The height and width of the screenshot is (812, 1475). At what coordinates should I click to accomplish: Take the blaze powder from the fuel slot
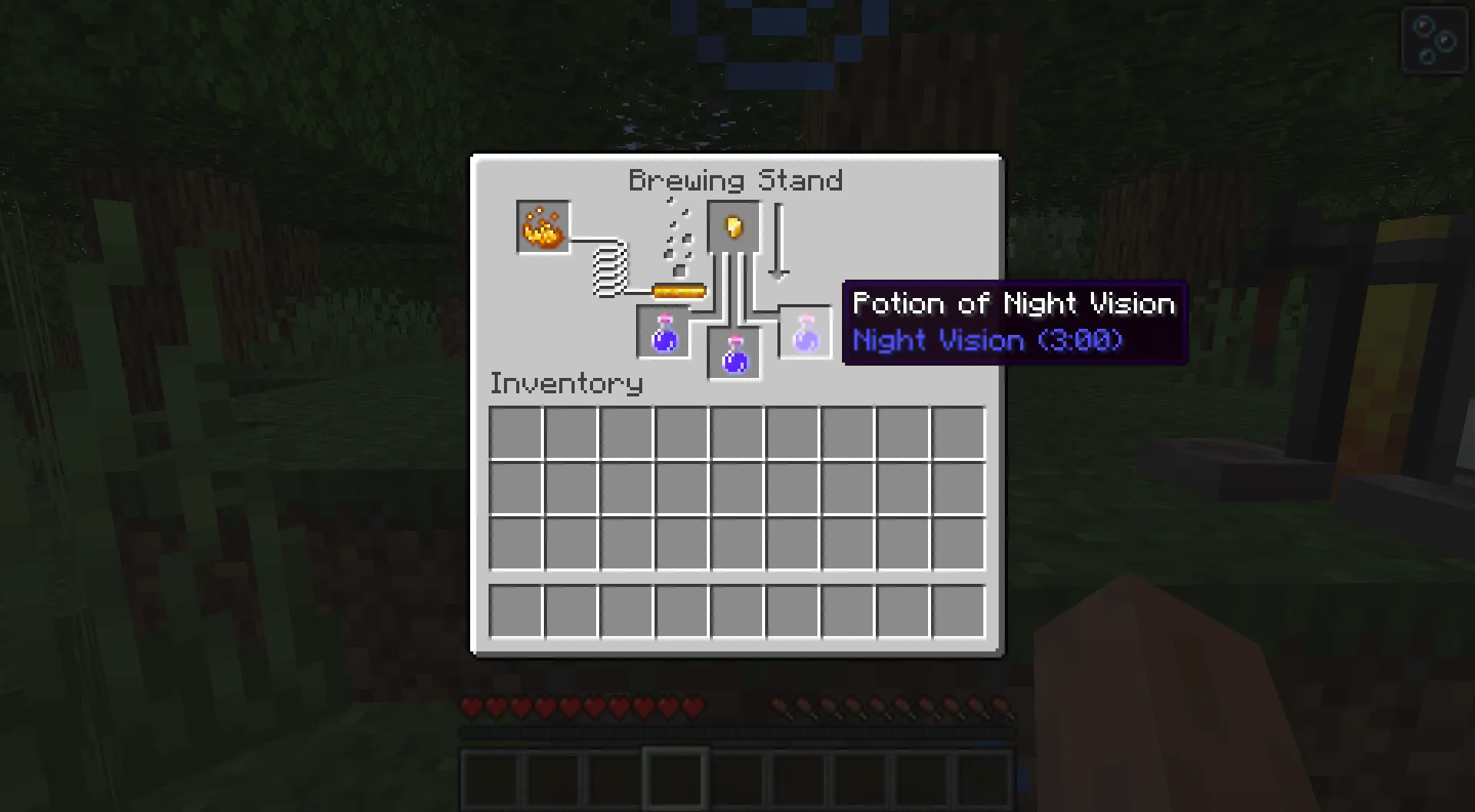pos(542,227)
